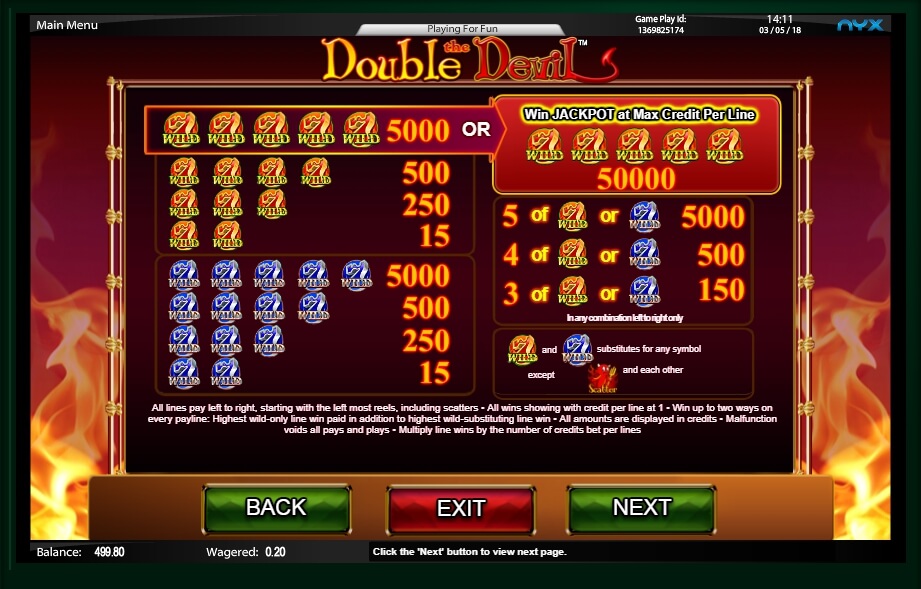Screen dimensions: 921x589
Task: View the next paytable page
Action: pyautogui.click(x=641, y=508)
